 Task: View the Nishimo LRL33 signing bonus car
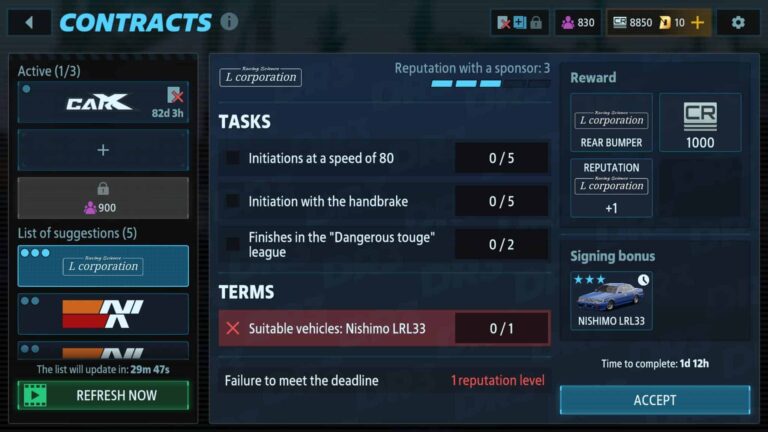tap(611, 300)
